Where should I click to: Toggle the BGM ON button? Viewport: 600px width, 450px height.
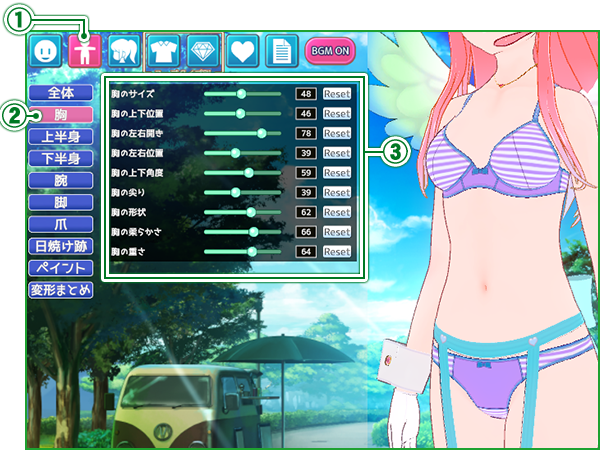pos(331,50)
